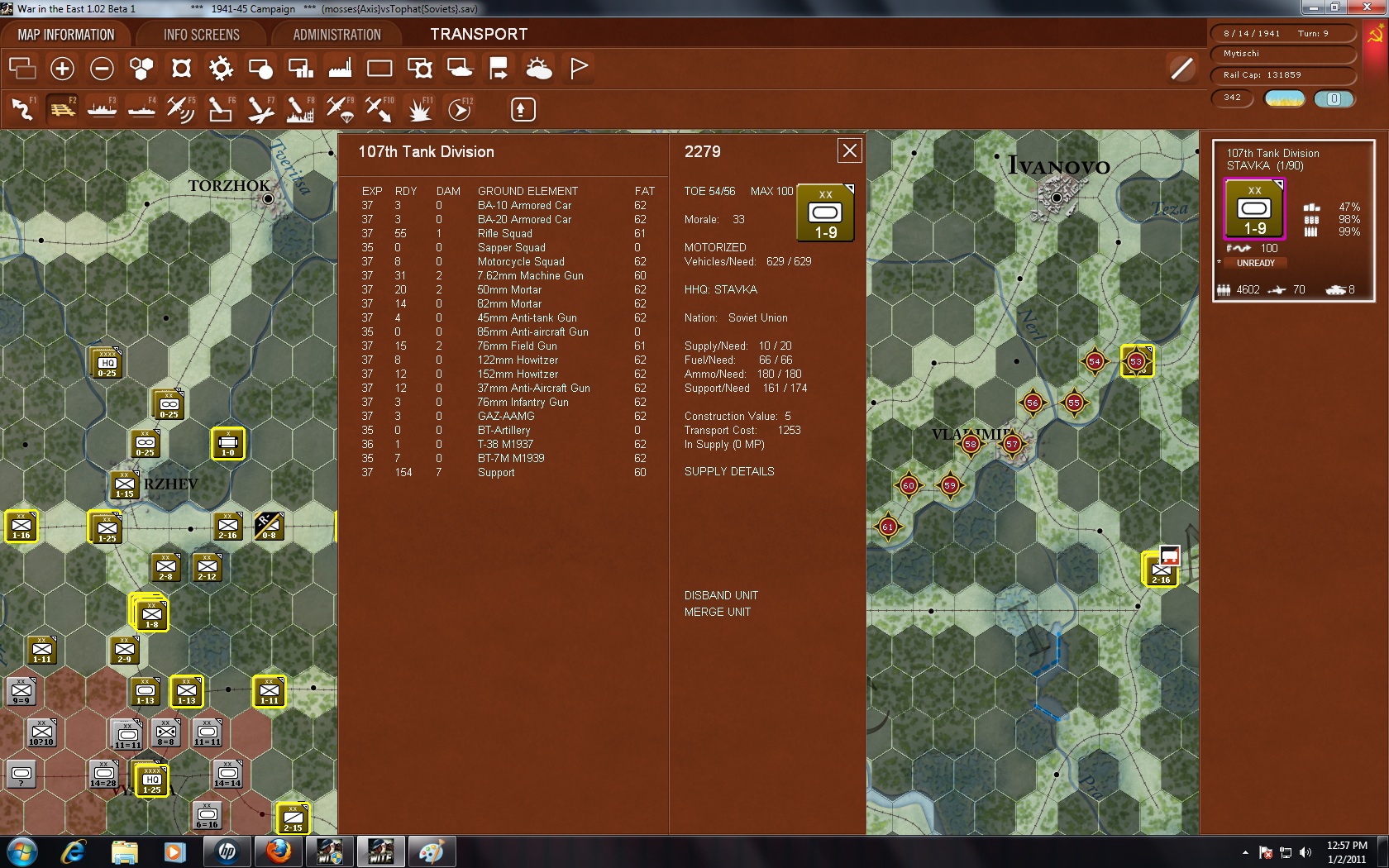Toggle the F1 movement mode
The width and height of the screenshot is (1389, 868).
click(x=22, y=108)
